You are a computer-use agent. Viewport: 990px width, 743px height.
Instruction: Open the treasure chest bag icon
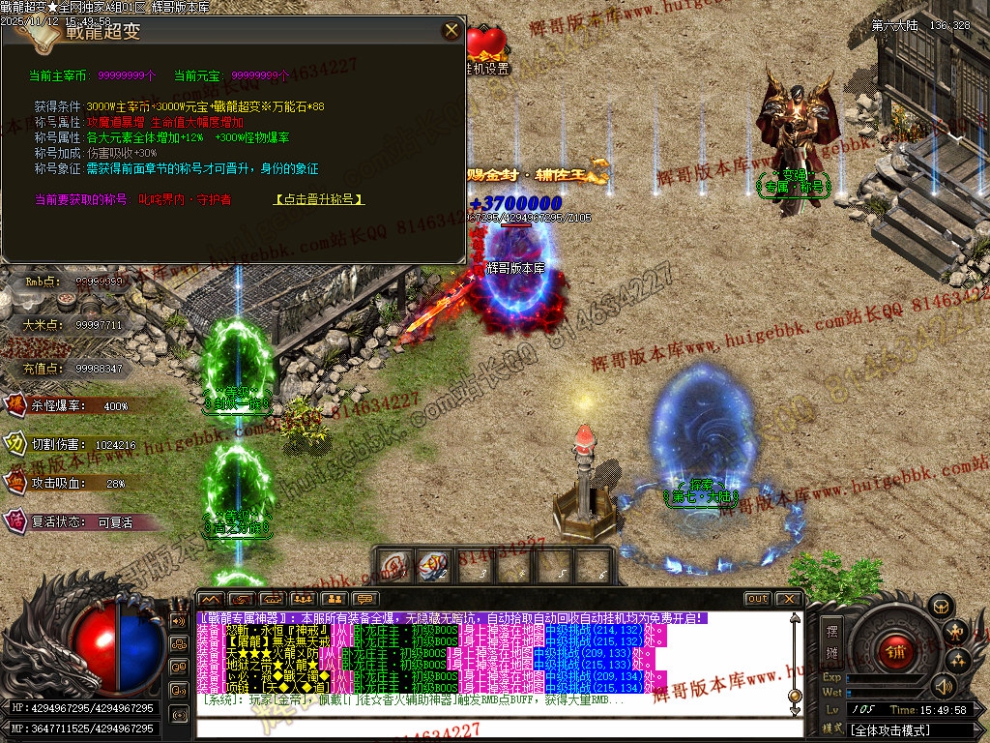(940, 605)
